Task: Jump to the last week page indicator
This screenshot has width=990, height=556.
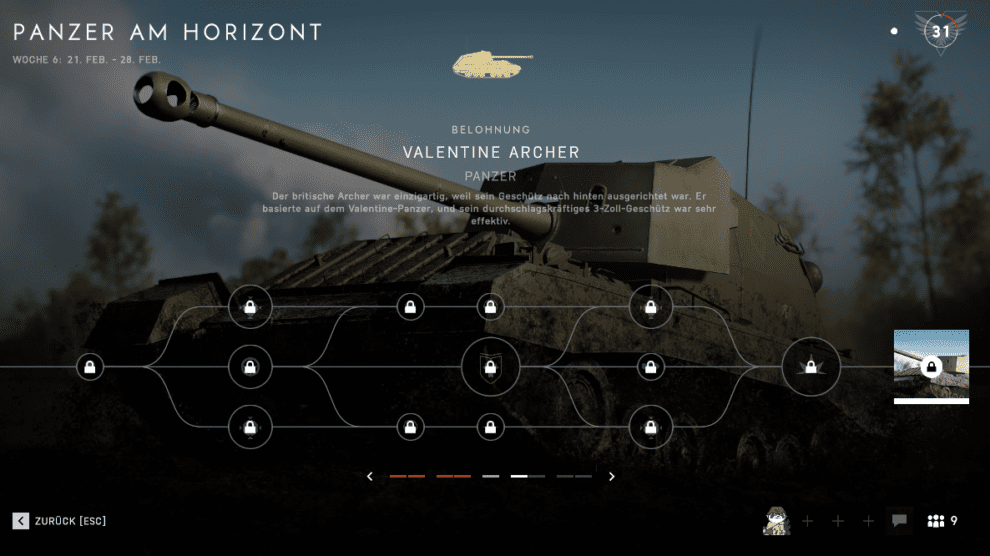Action: pos(574,477)
